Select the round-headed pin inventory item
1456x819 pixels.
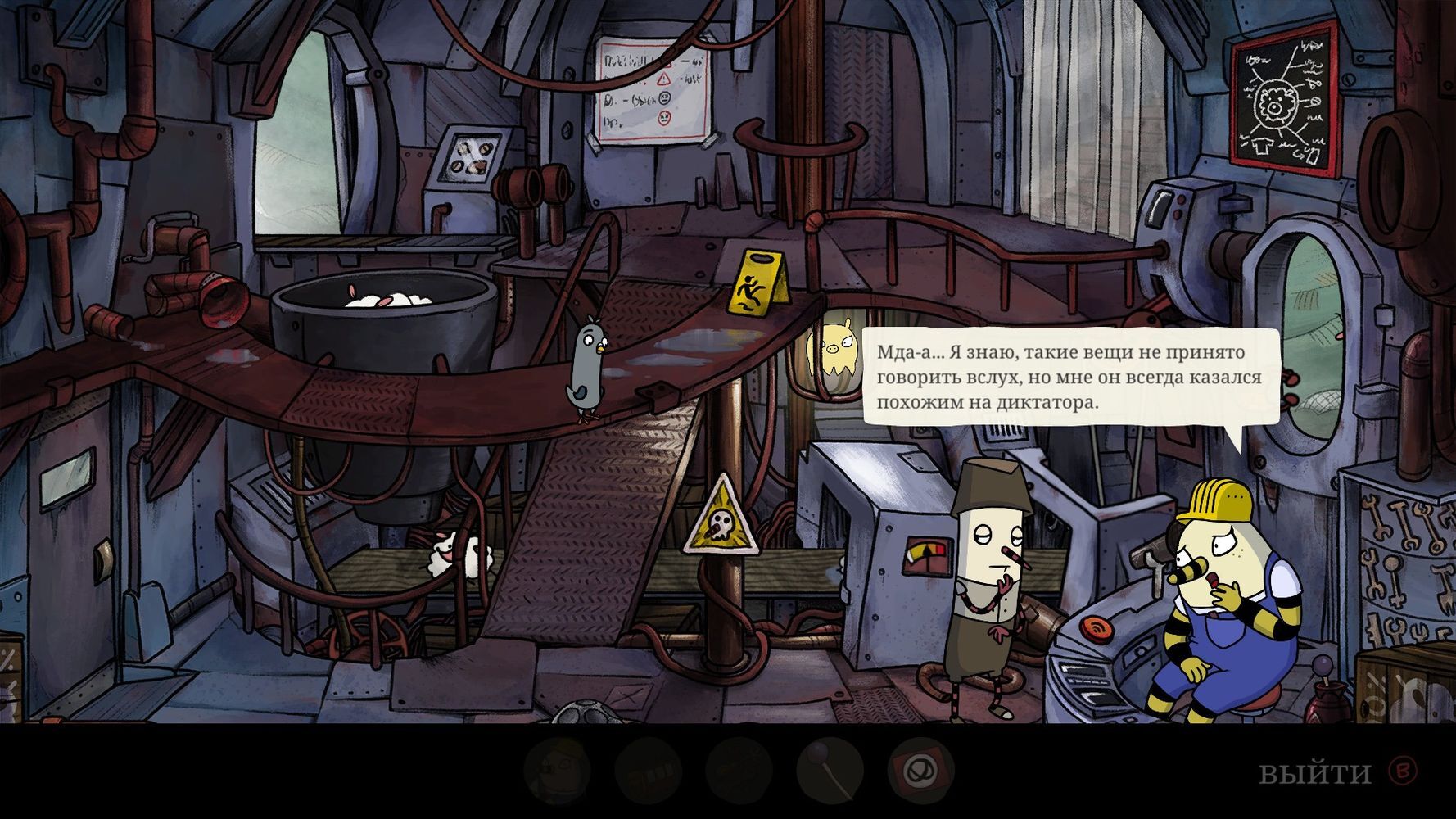point(829,771)
